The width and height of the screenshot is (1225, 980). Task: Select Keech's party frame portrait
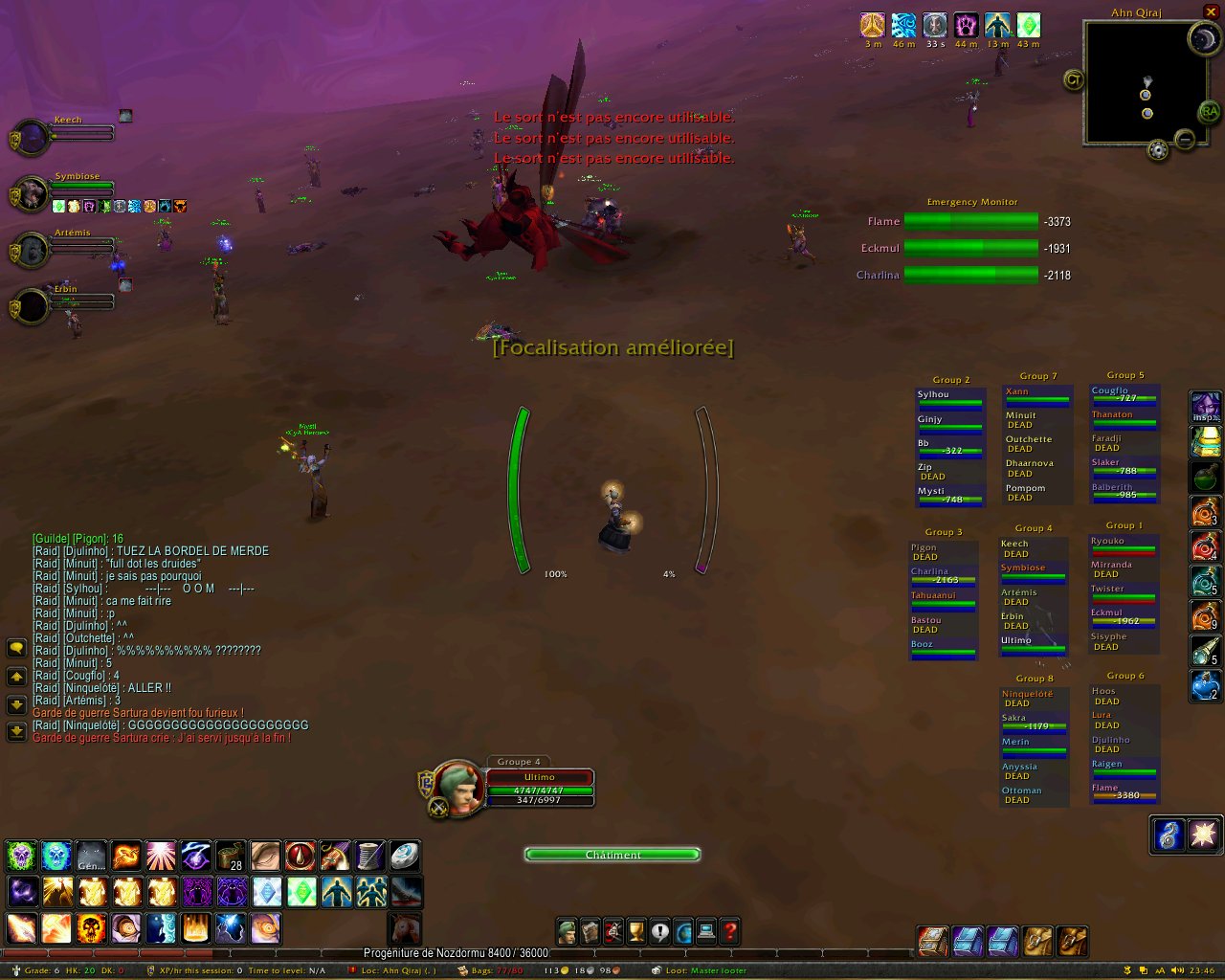[x=32, y=138]
